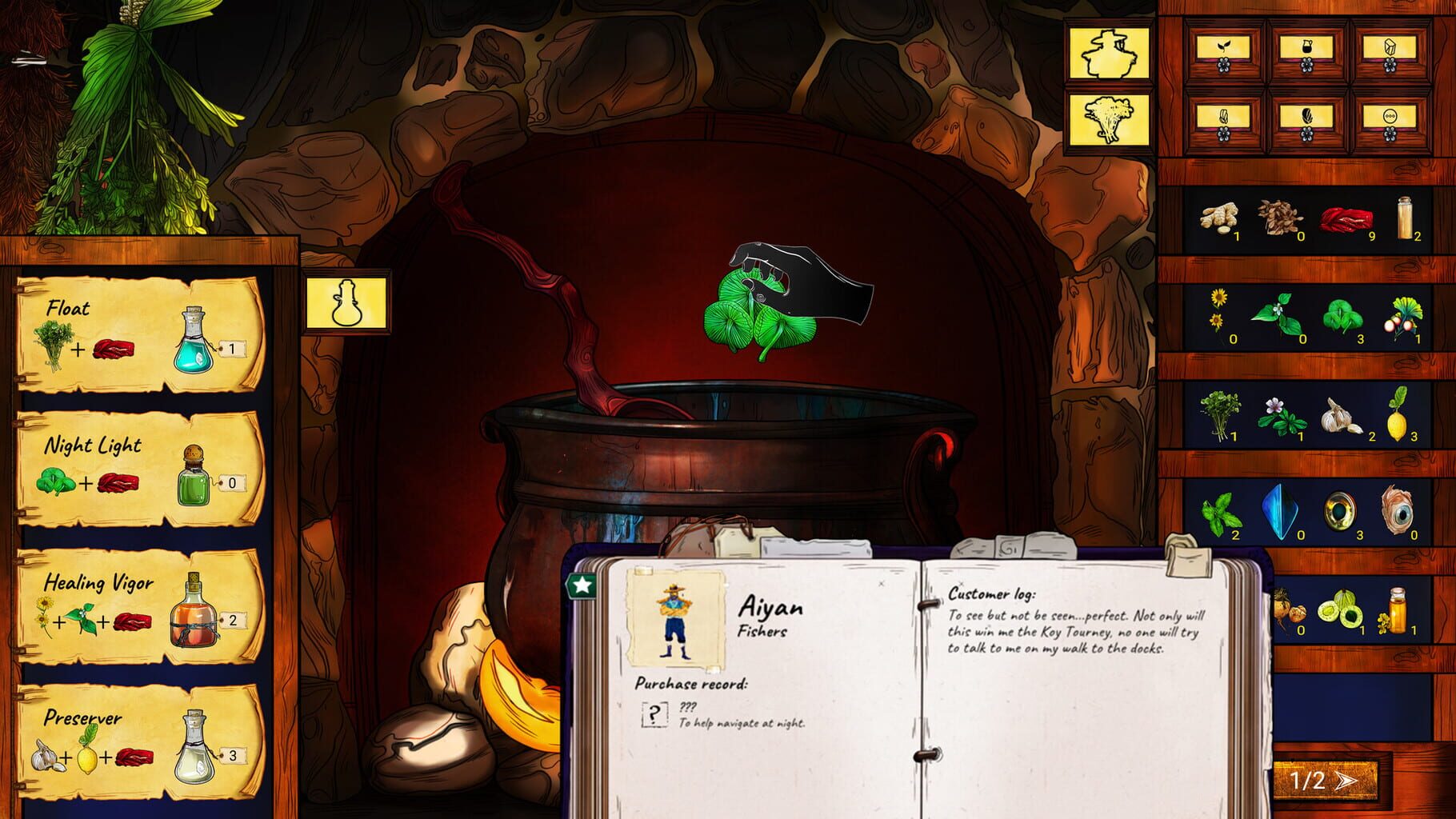Select the scarecrow customer icon panel
The image size is (1456, 819).
click(x=1110, y=52)
